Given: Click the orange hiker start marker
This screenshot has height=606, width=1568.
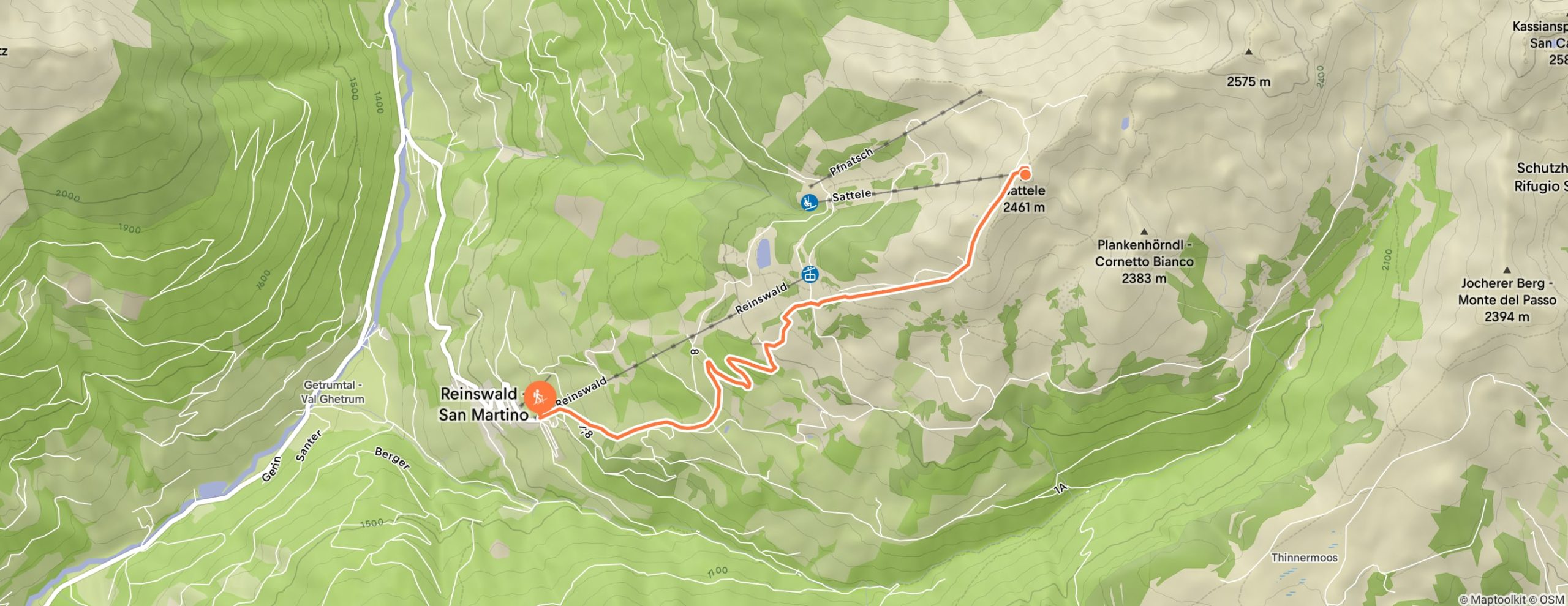Looking at the screenshot, I should pyautogui.click(x=540, y=397).
